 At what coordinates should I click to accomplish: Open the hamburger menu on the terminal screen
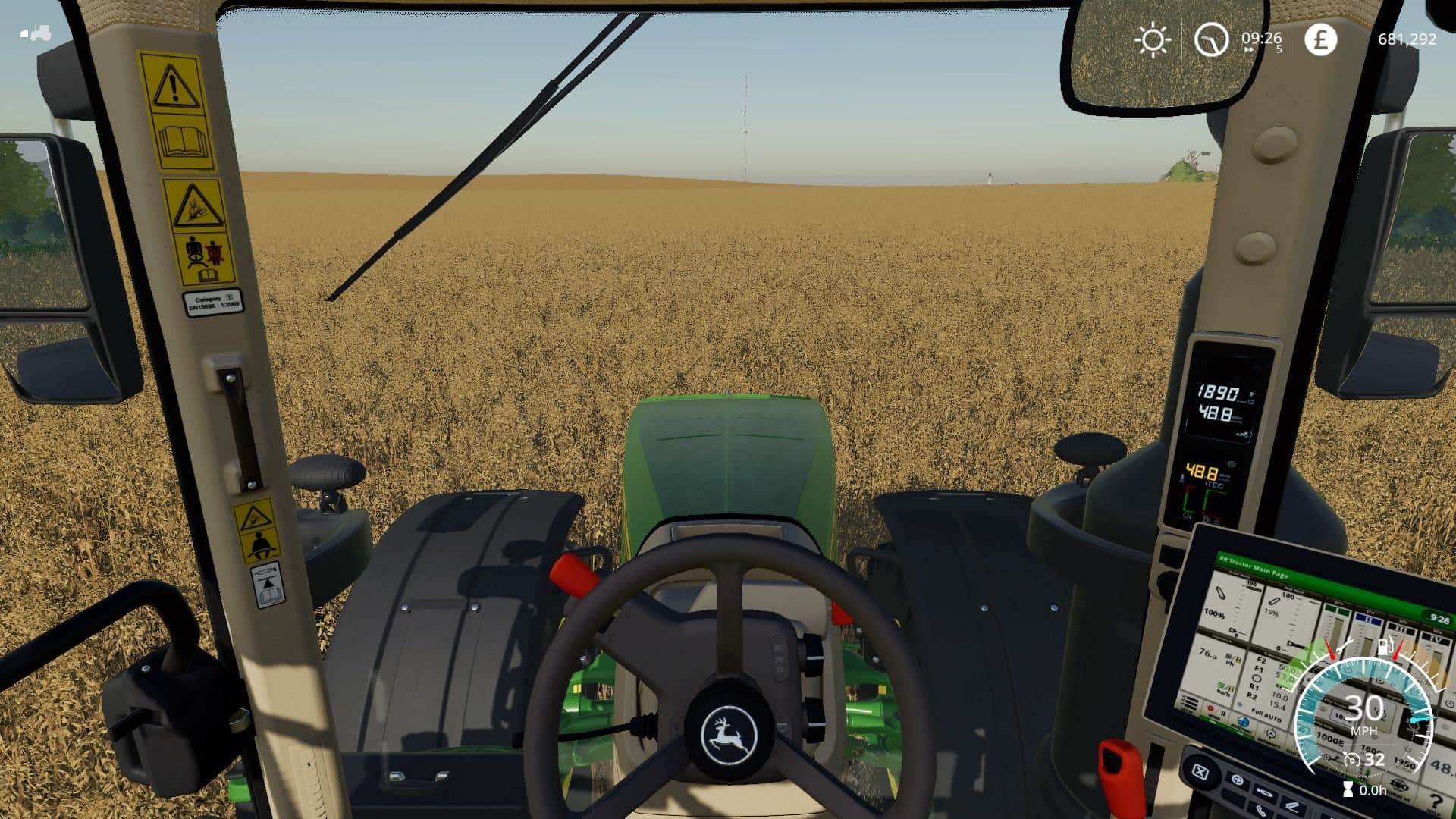1191,704
